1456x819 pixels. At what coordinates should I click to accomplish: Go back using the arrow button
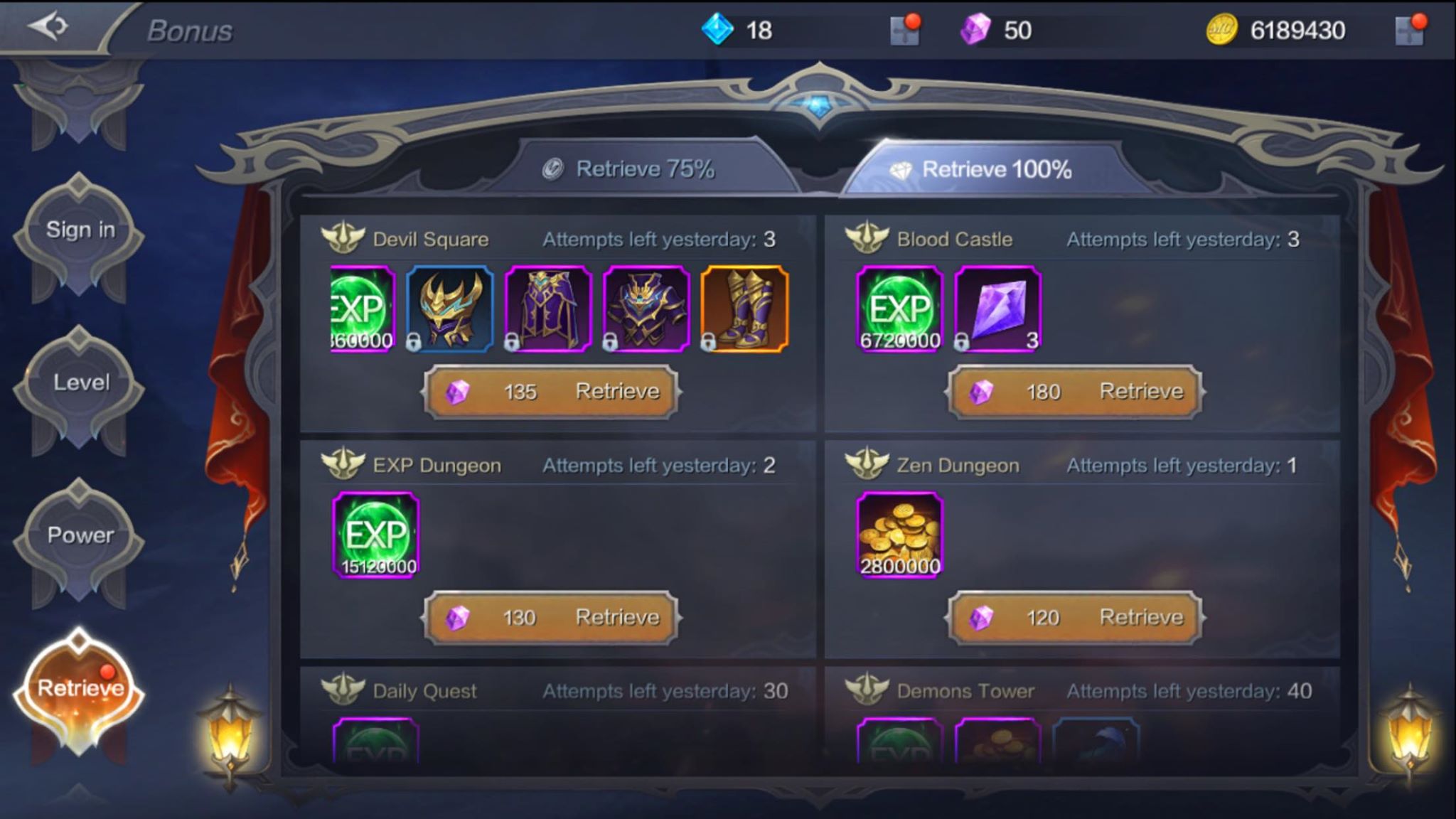[x=48, y=27]
